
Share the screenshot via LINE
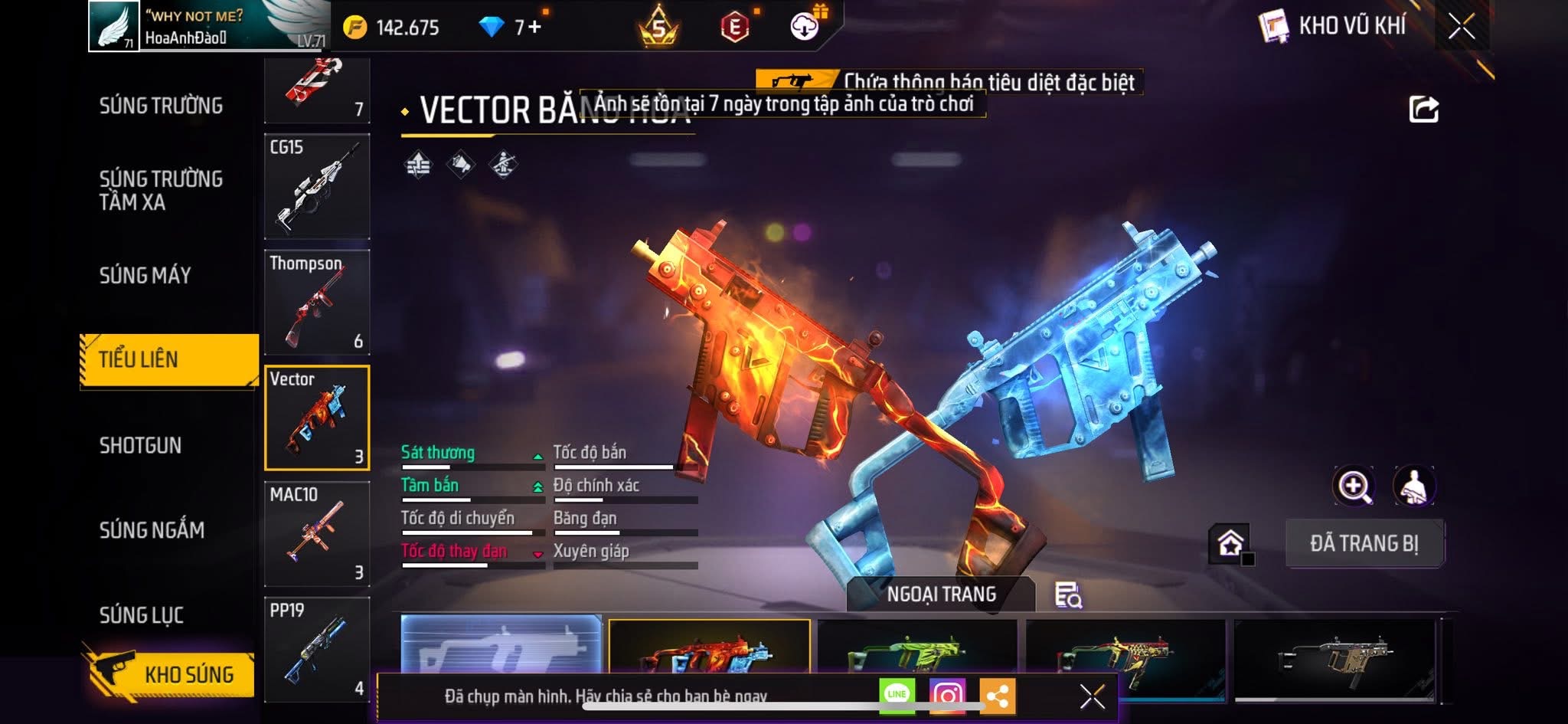pyautogui.click(x=897, y=695)
